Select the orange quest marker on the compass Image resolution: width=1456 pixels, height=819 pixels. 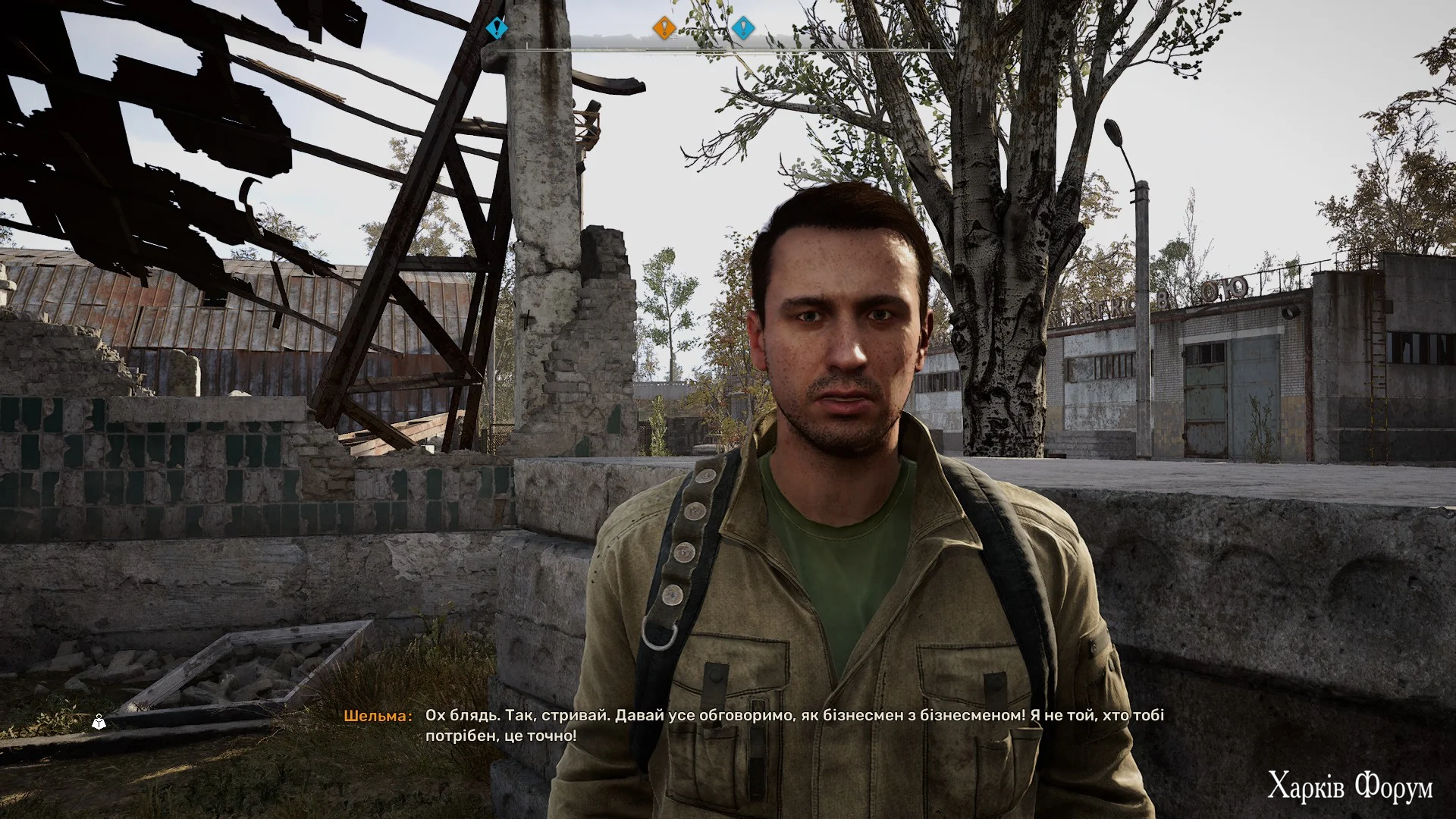664,29
